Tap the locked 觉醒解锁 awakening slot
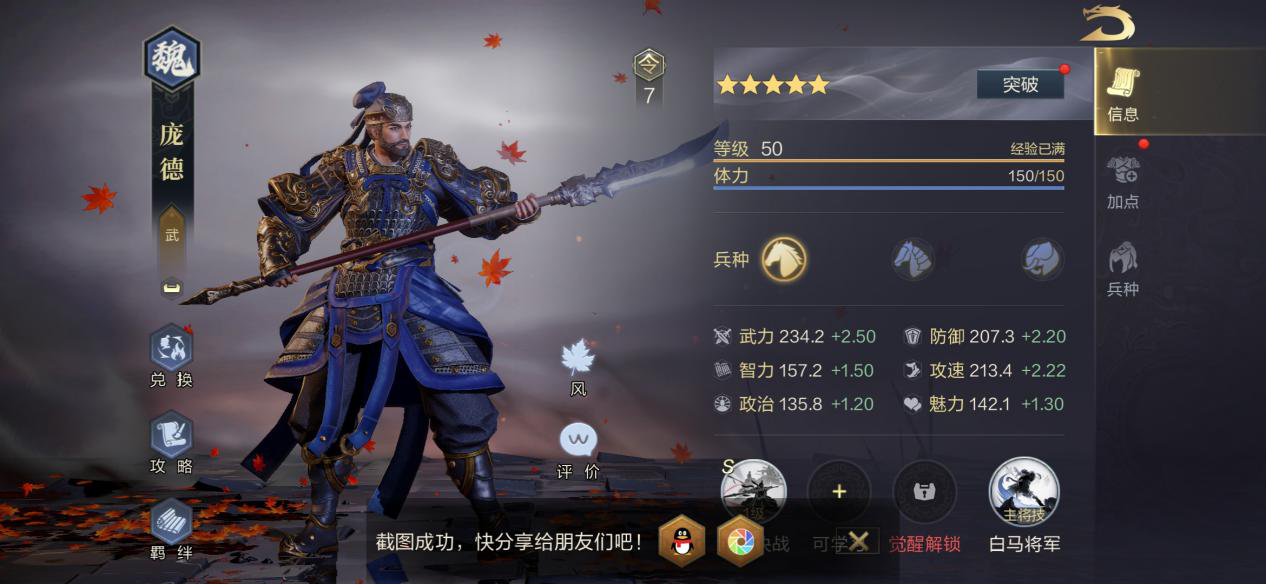This screenshot has height=584, width=1266. 924,492
